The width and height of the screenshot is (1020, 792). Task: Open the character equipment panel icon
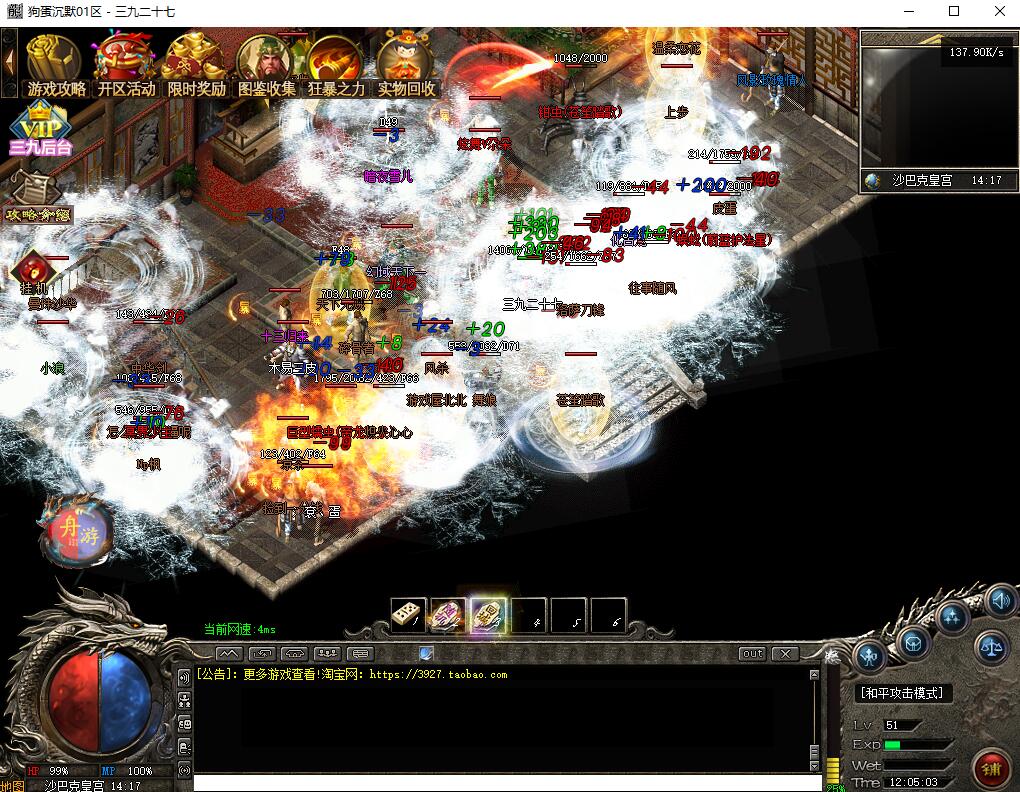(x=867, y=656)
